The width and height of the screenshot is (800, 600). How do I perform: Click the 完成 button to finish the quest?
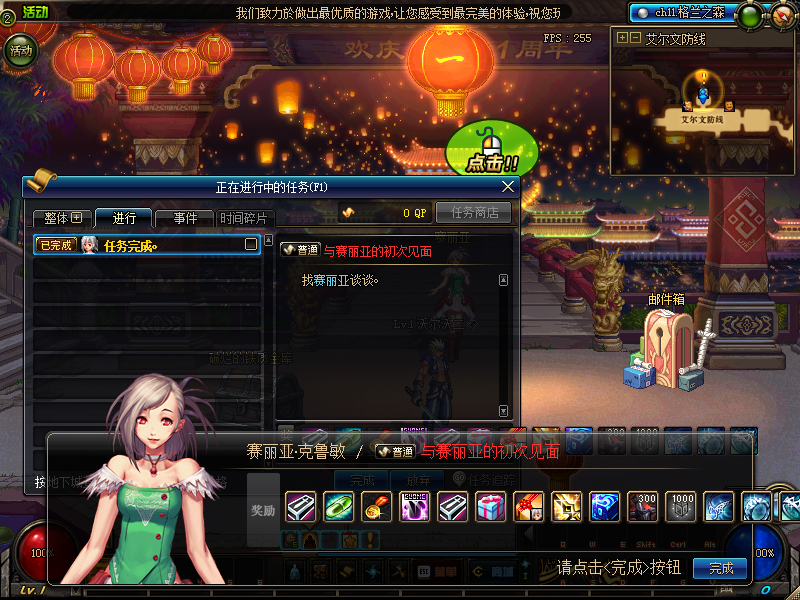[x=720, y=568]
